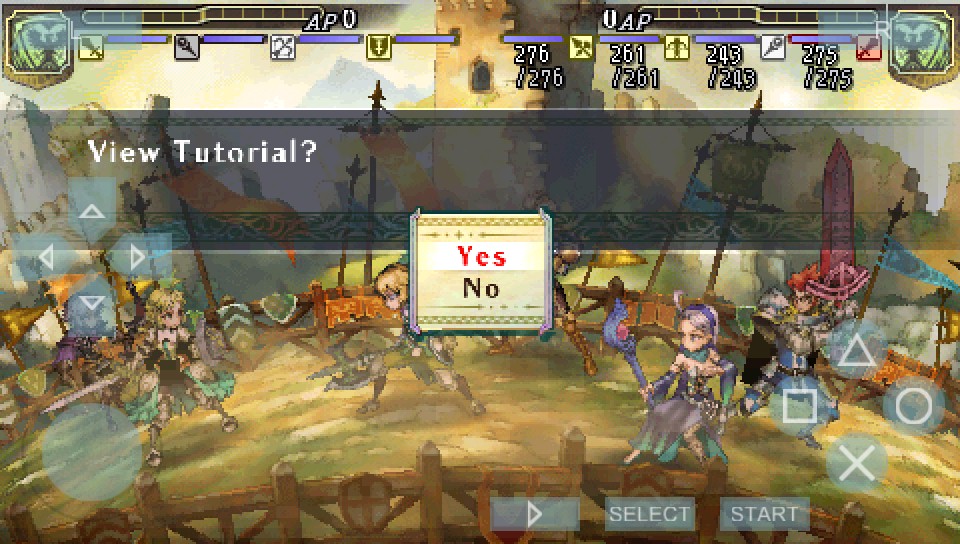Tap the D-pad right arrow
This screenshot has height=544, width=960.
point(138,257)
